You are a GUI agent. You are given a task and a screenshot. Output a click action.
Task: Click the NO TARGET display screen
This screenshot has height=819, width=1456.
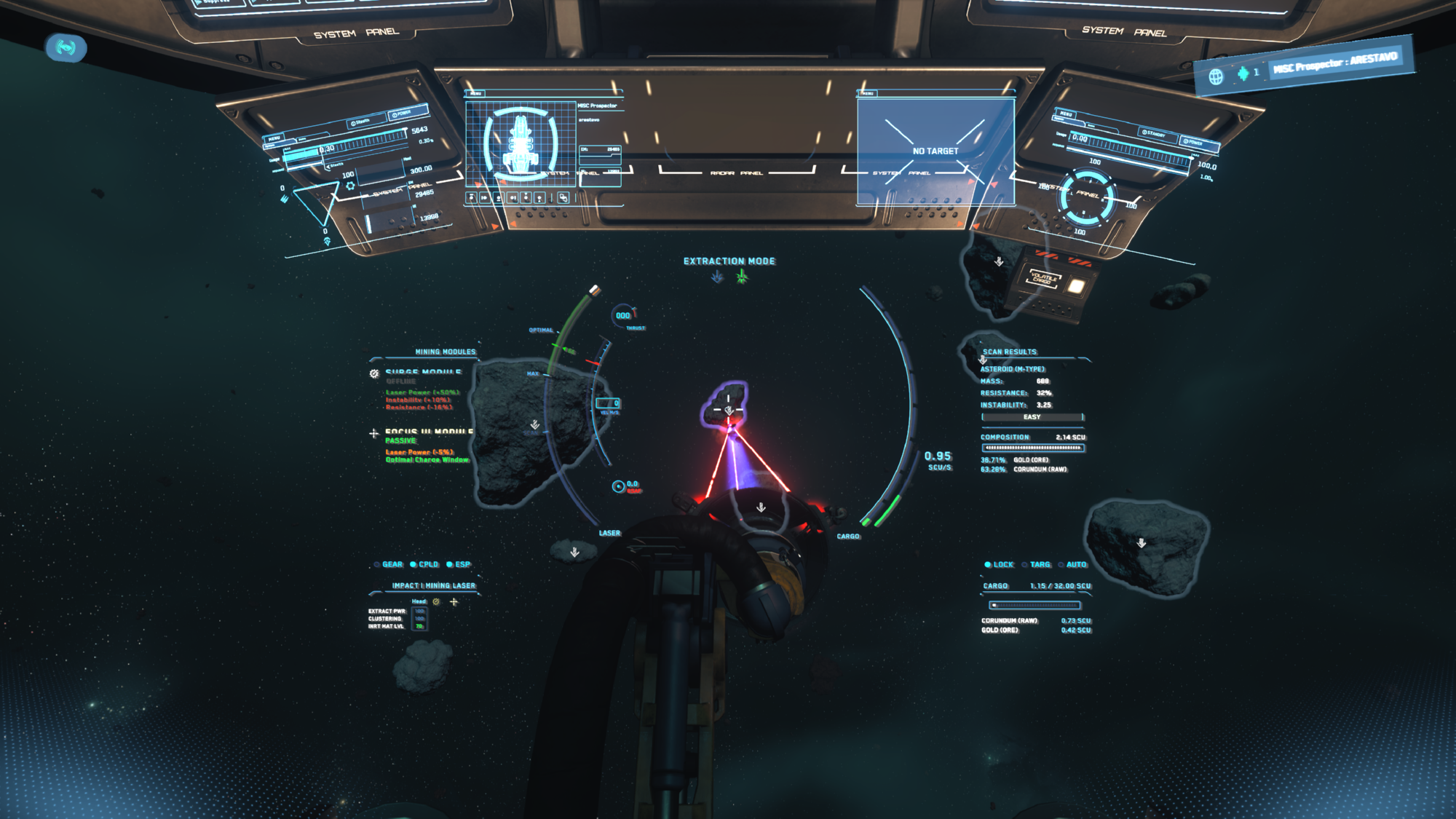pyautogui.click(x=935, y=151)
